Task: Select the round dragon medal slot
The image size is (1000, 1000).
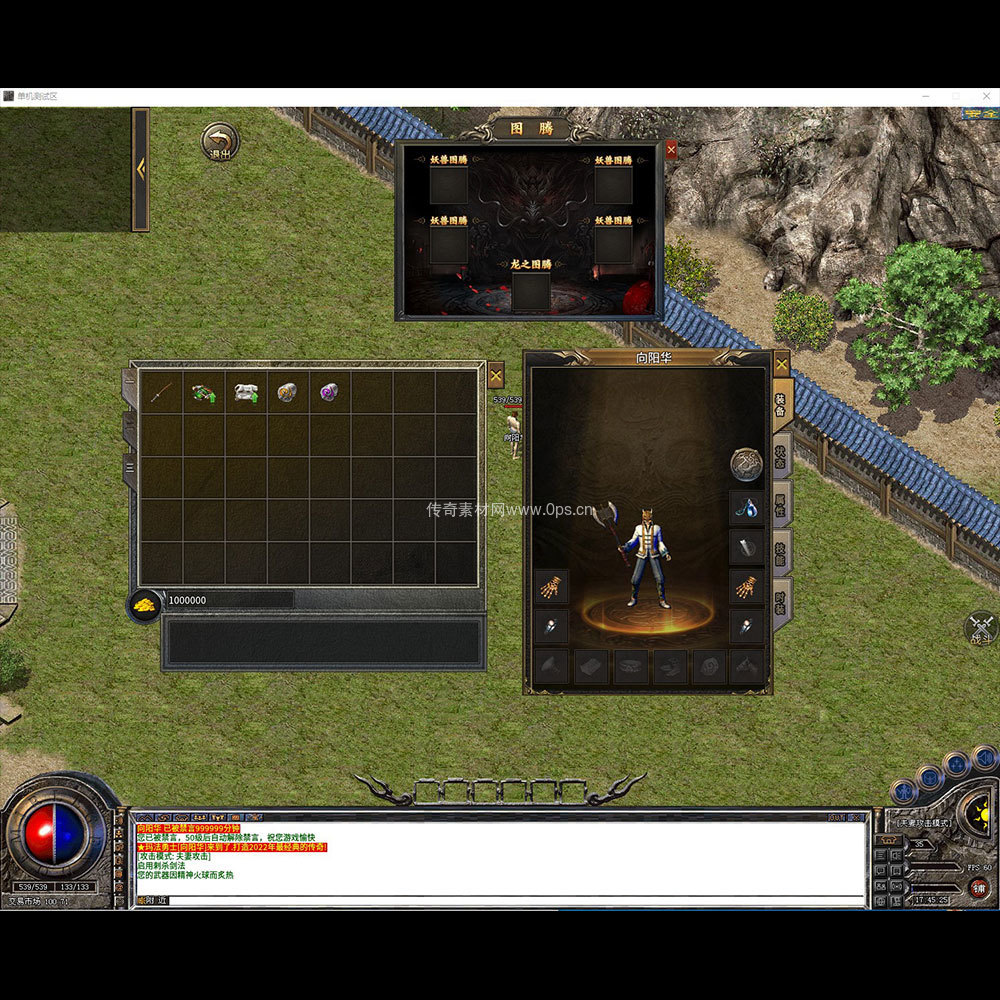Action: (x=746, y=464)
